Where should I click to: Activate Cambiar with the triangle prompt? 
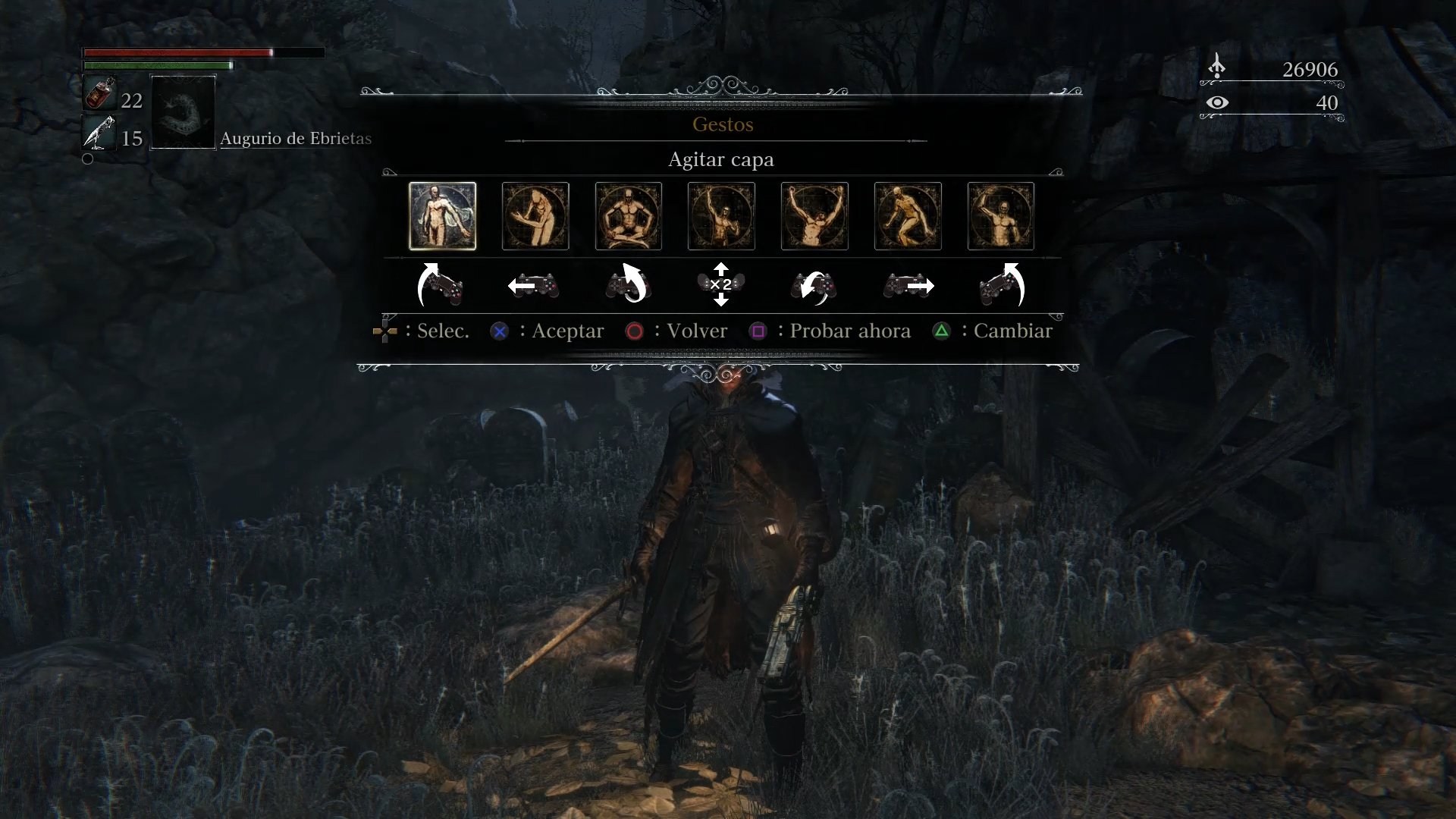tap(942, 331)
